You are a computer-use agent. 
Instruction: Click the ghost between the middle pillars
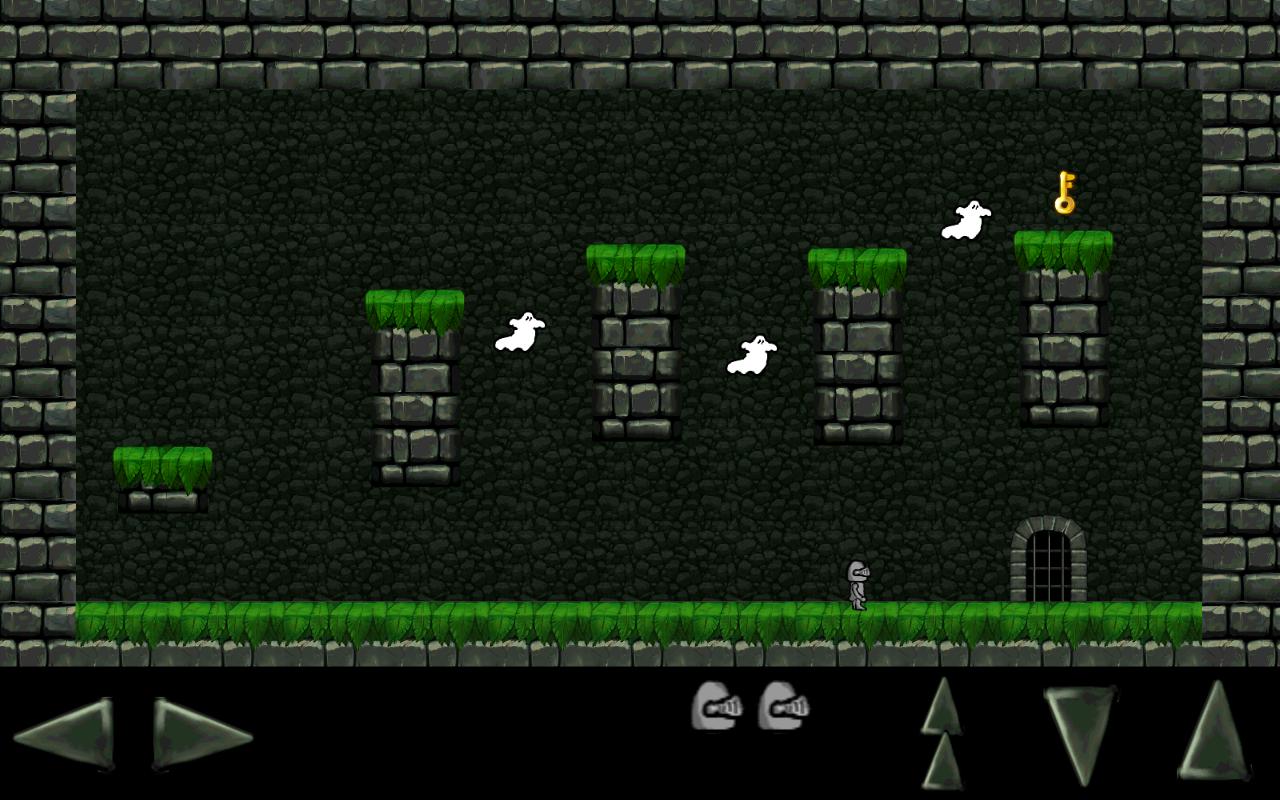coord(751,358)
